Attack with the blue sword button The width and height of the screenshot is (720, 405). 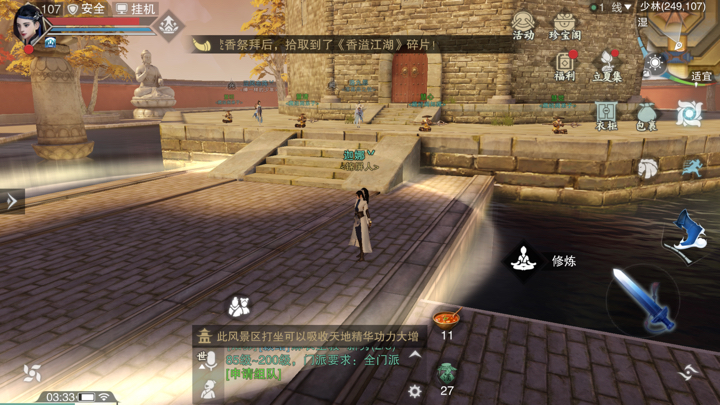pyautogui.click(x=643, y=302)
